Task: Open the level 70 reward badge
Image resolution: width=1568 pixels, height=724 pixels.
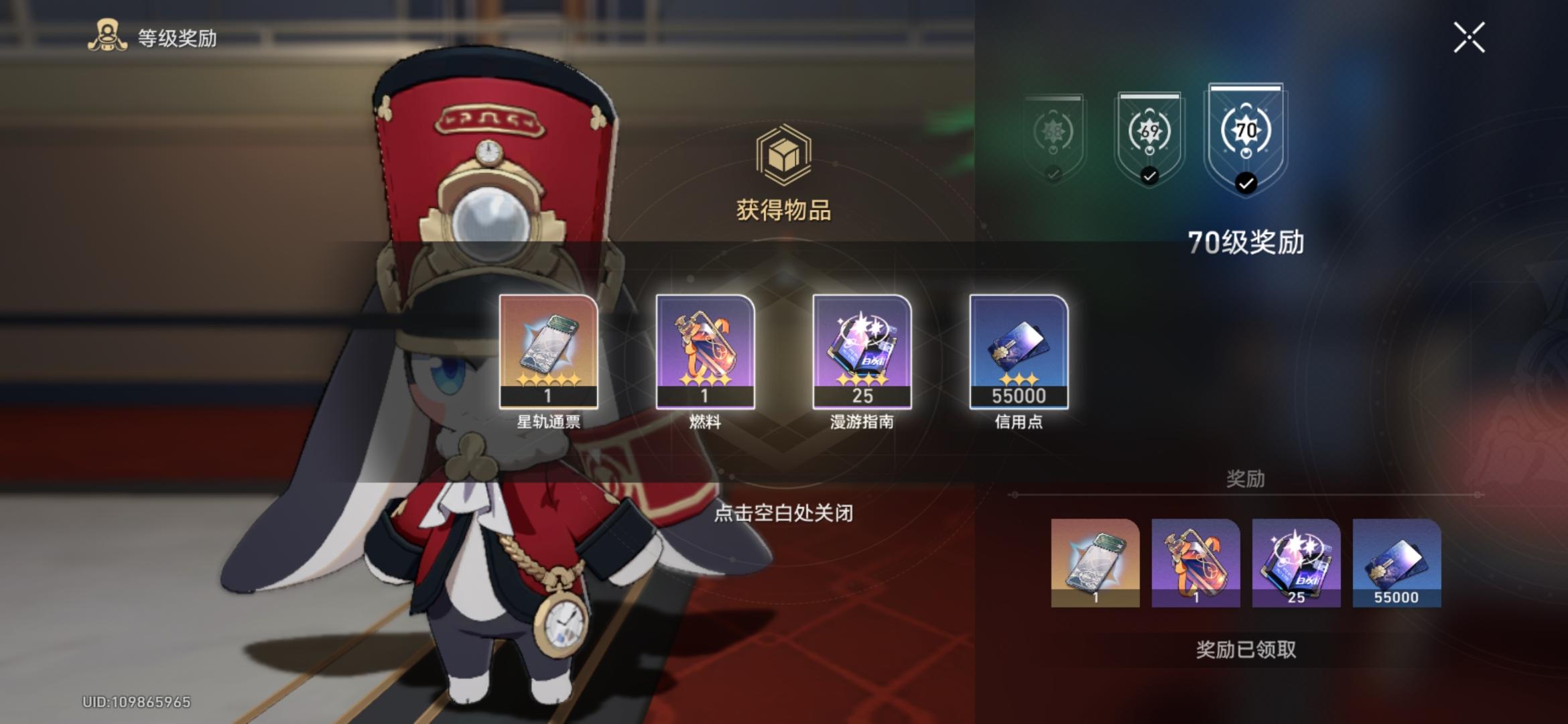Action: pyautogui.click(x=1245, y=131)
